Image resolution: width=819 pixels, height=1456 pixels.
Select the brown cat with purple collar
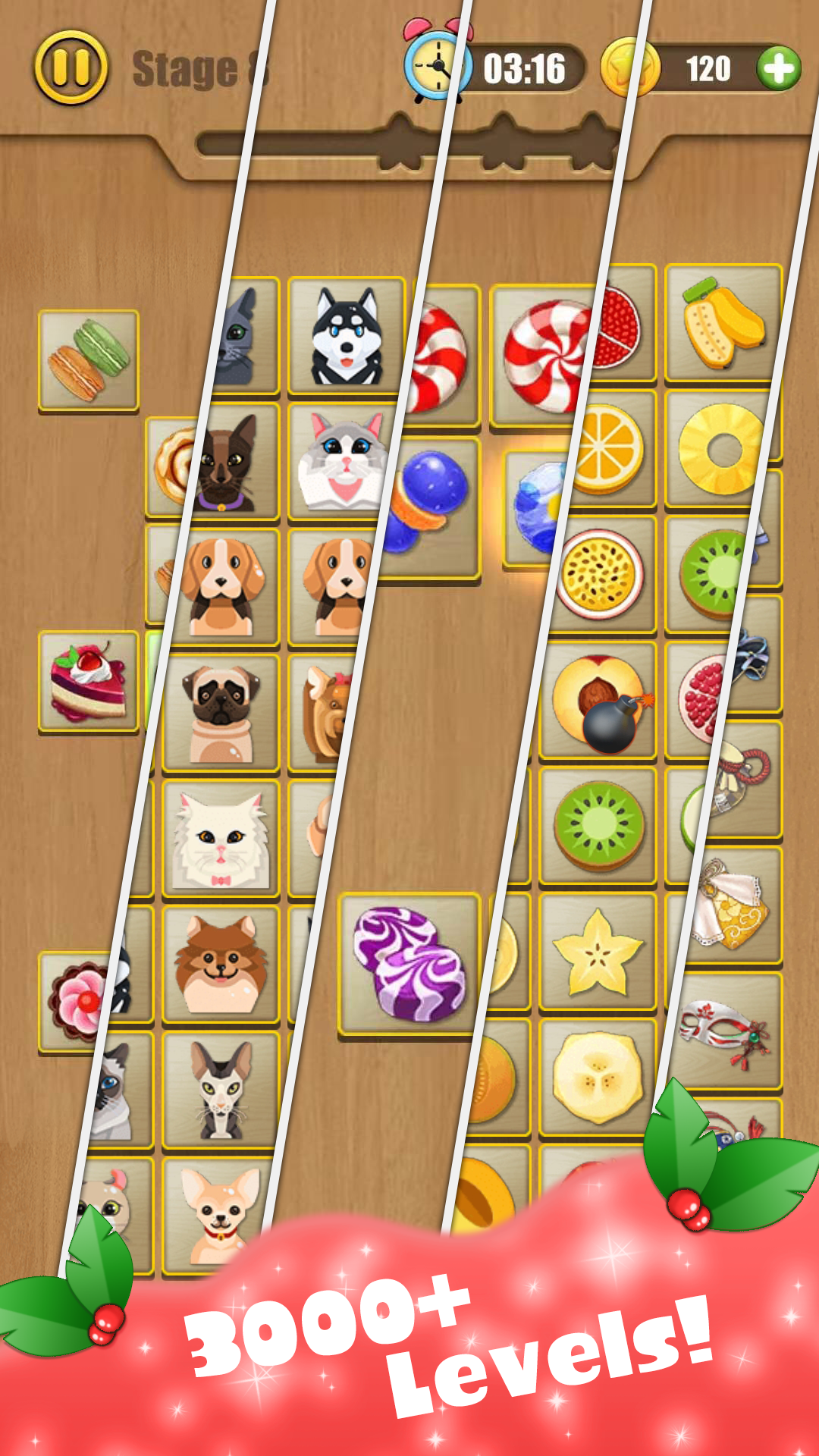point(227,463)
